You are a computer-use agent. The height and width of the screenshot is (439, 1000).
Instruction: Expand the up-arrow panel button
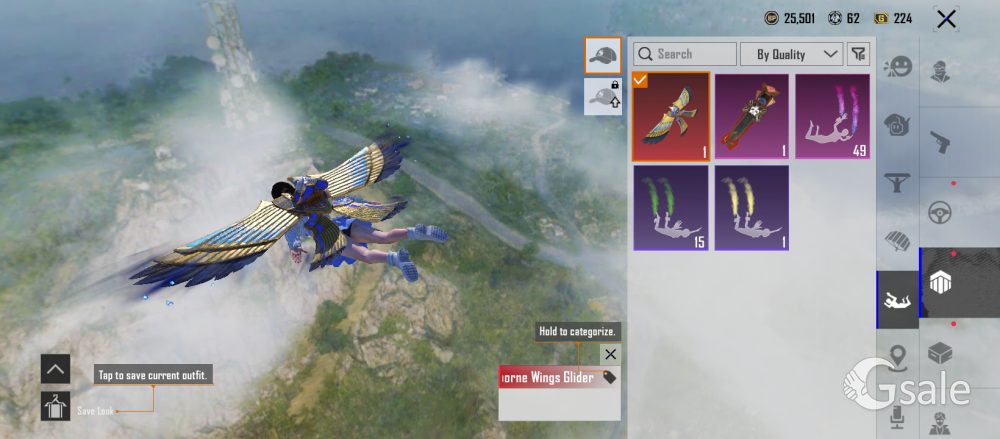[55, 369]
